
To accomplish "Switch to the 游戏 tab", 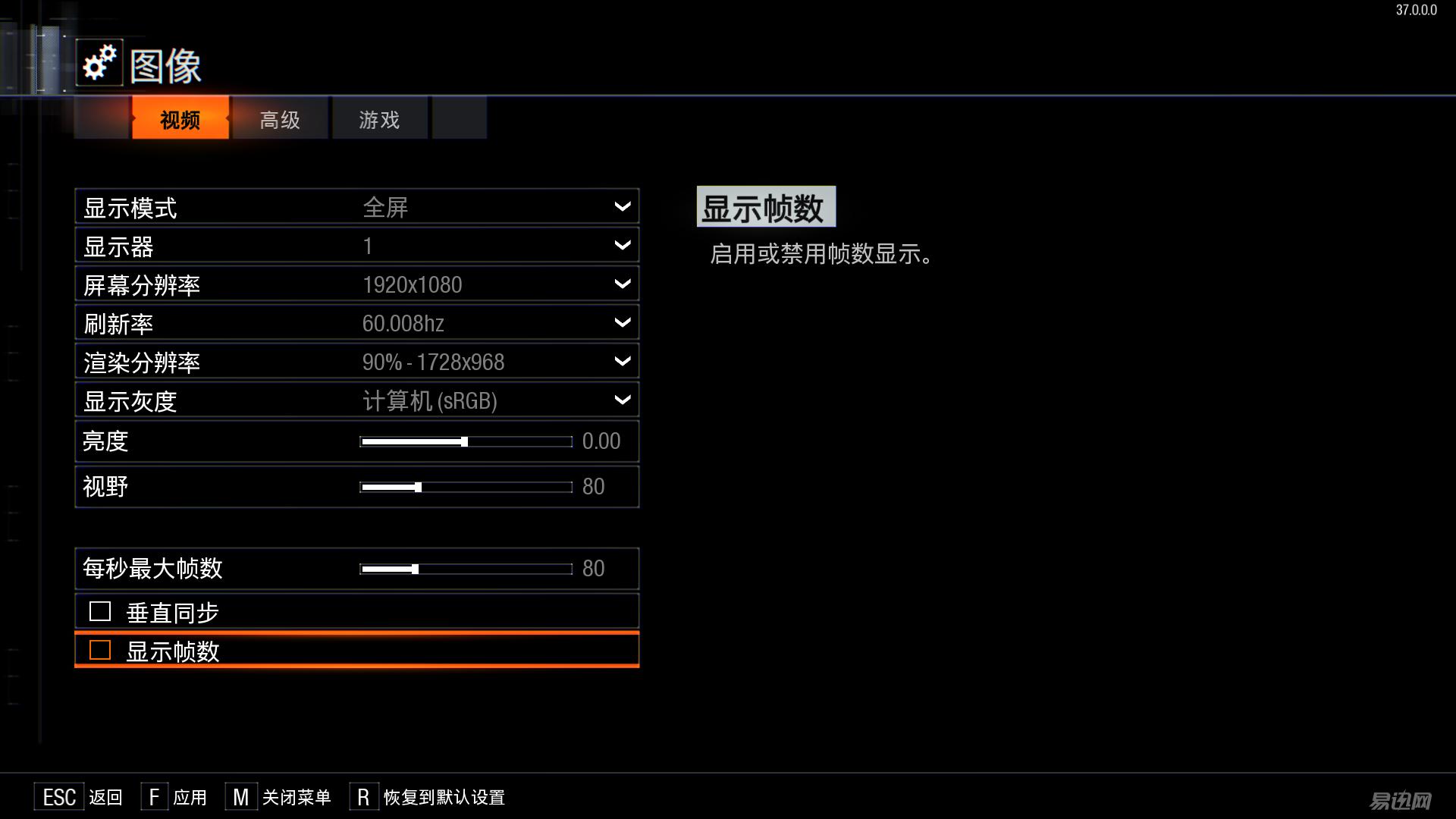I will click(378, 119).
